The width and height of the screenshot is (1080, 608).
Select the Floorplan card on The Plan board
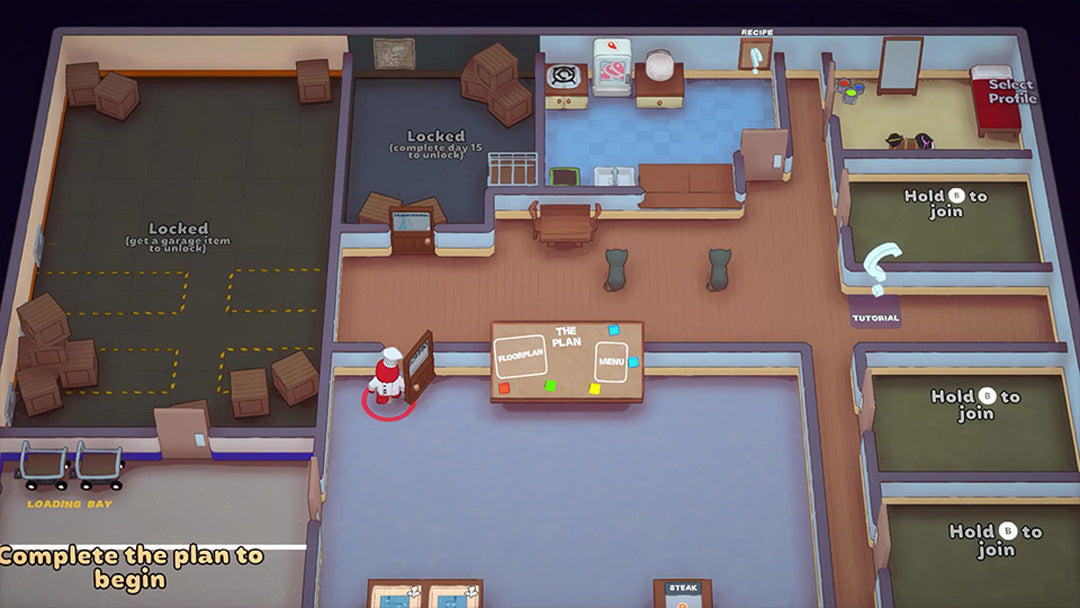(x=520, y=357)
